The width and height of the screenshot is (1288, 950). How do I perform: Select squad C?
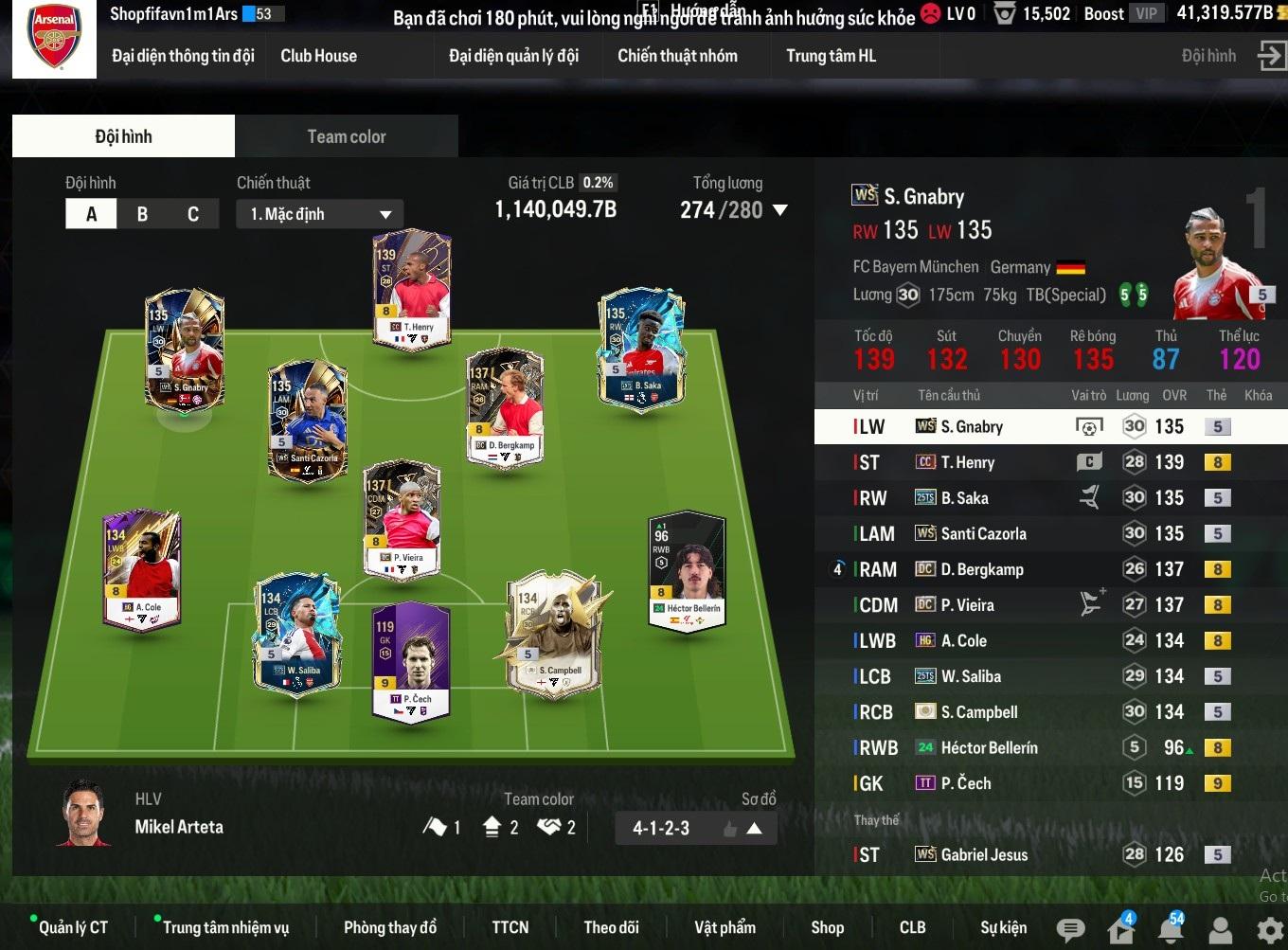click(x=193, y=214)
